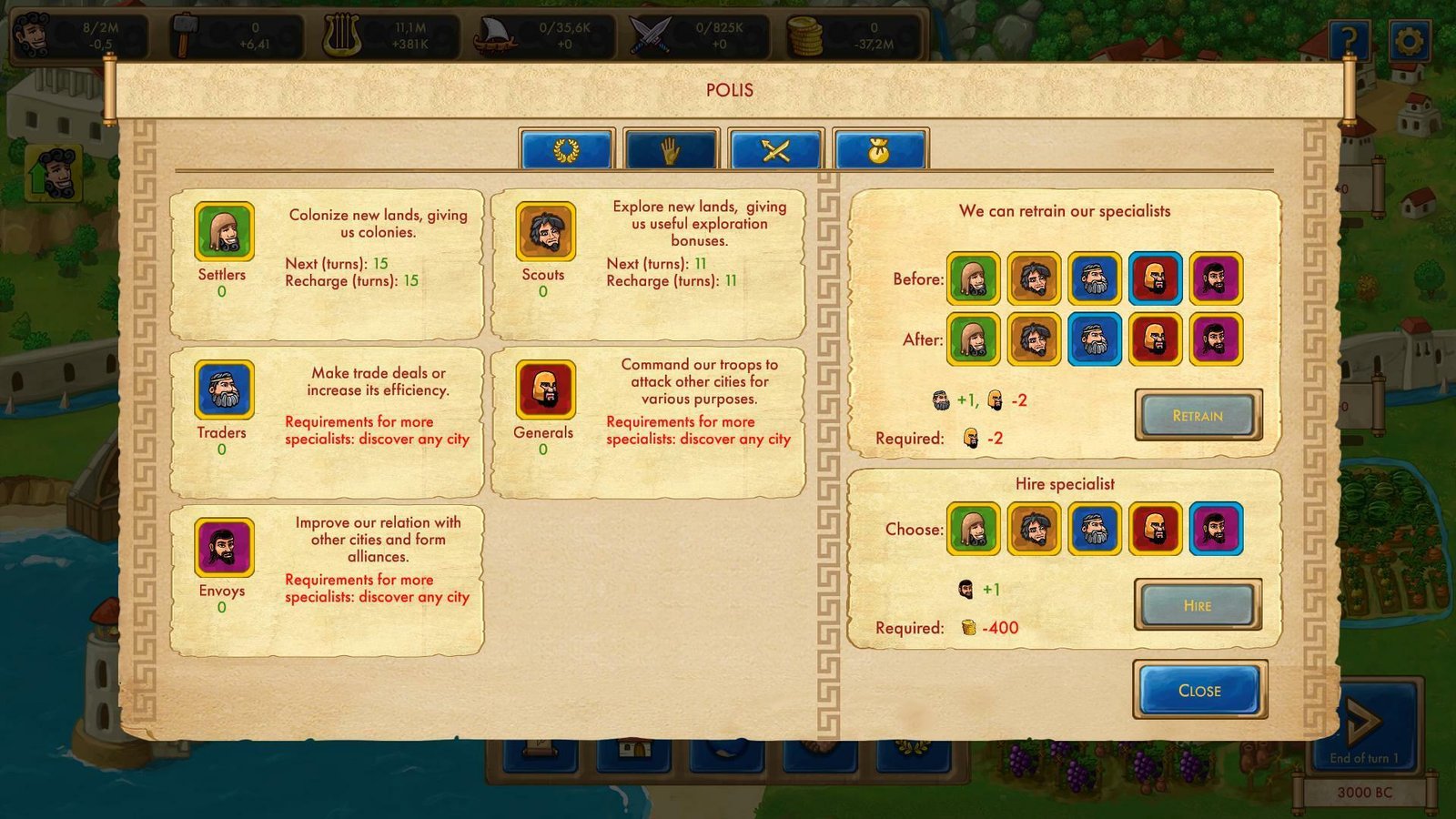Open the money bag tab
Viewport: 1456px width, 819px height.
[879, 150]
